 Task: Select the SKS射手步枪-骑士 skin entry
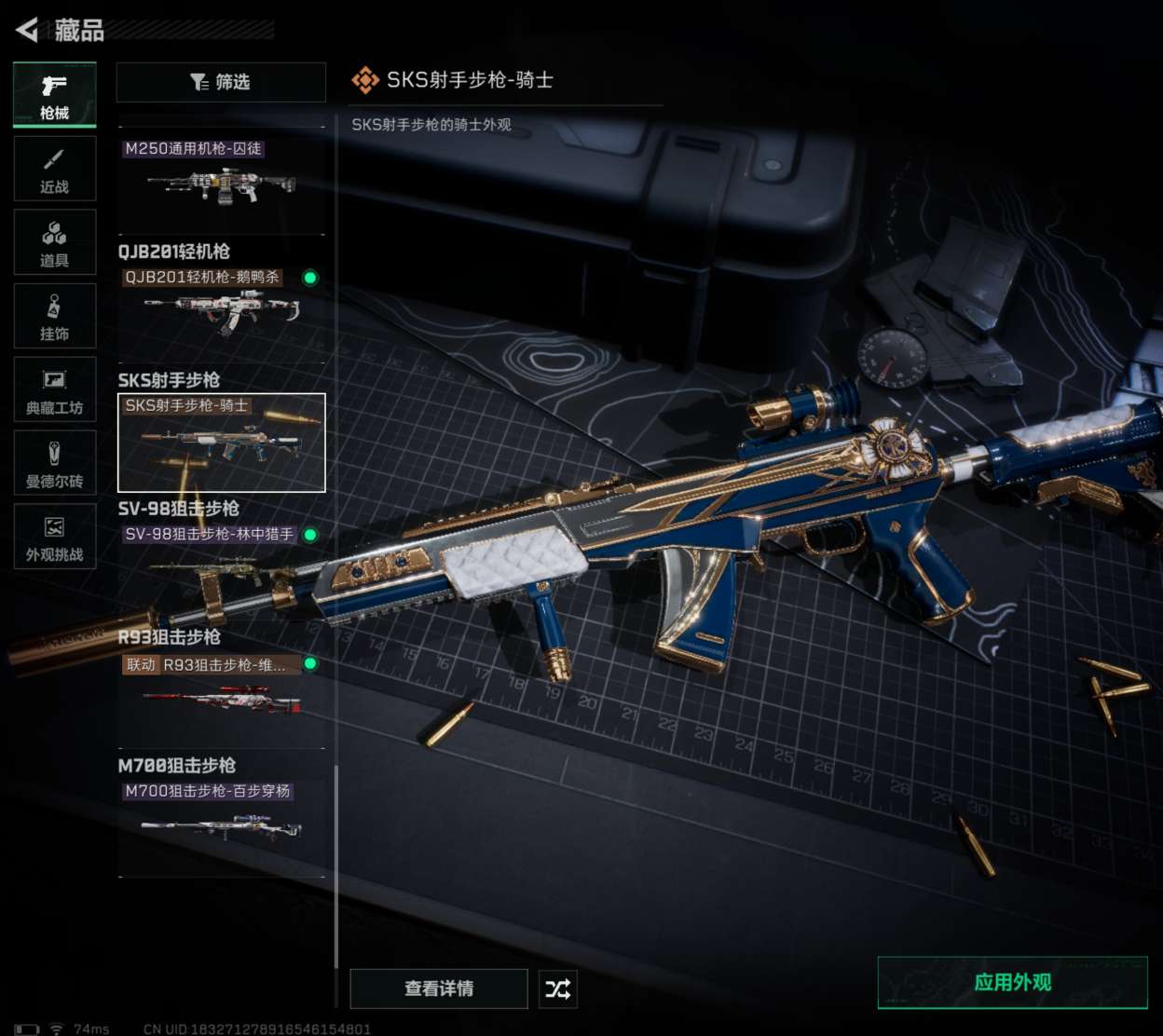(x=221, y=443)
